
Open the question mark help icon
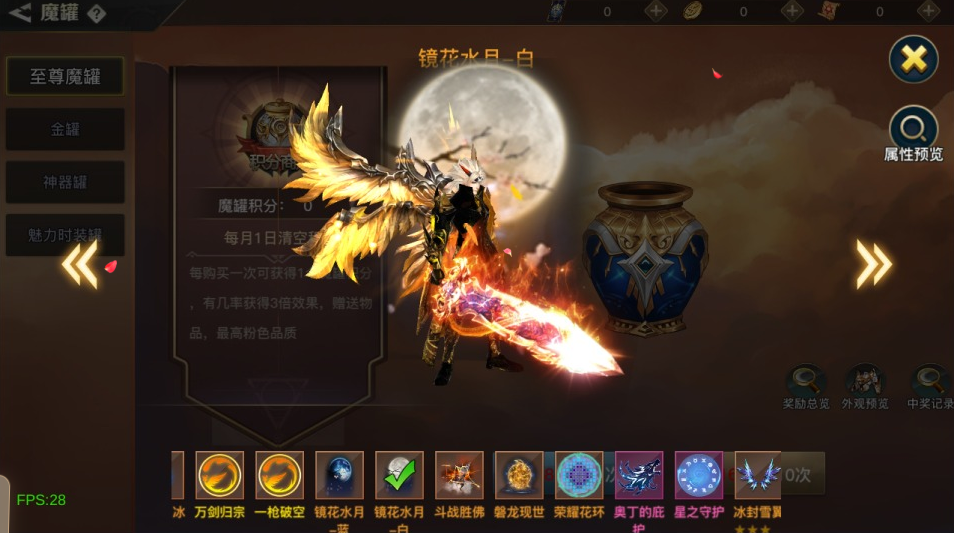point(96,14)
